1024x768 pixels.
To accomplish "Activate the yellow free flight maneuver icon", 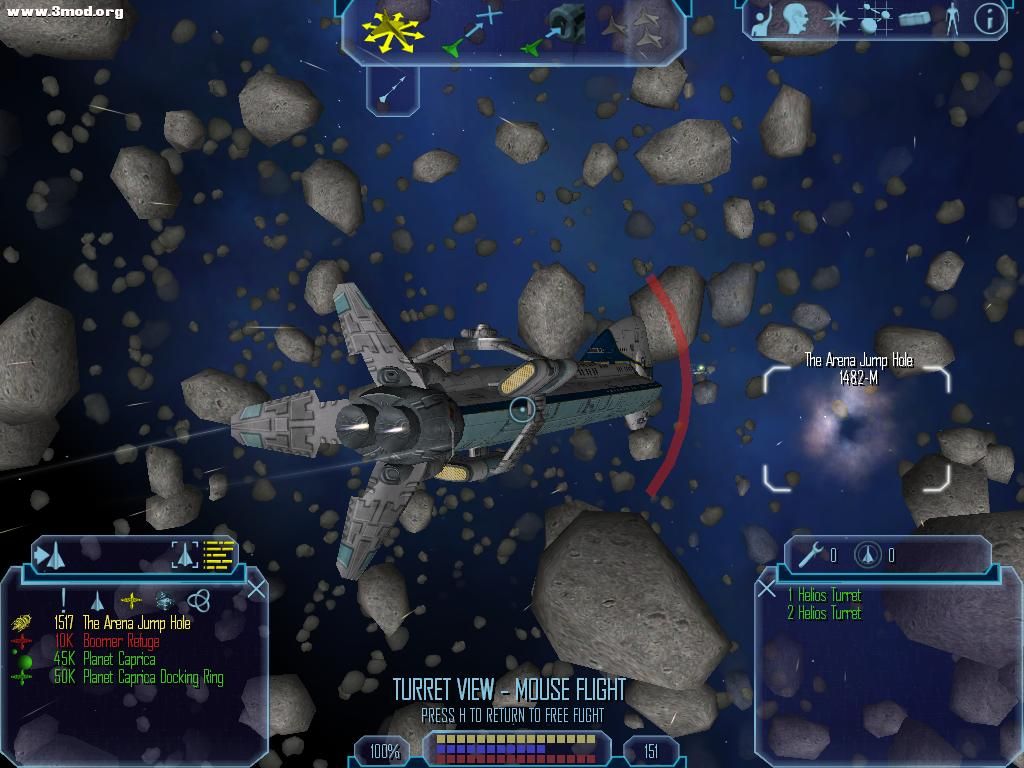I will pos(392,30).
